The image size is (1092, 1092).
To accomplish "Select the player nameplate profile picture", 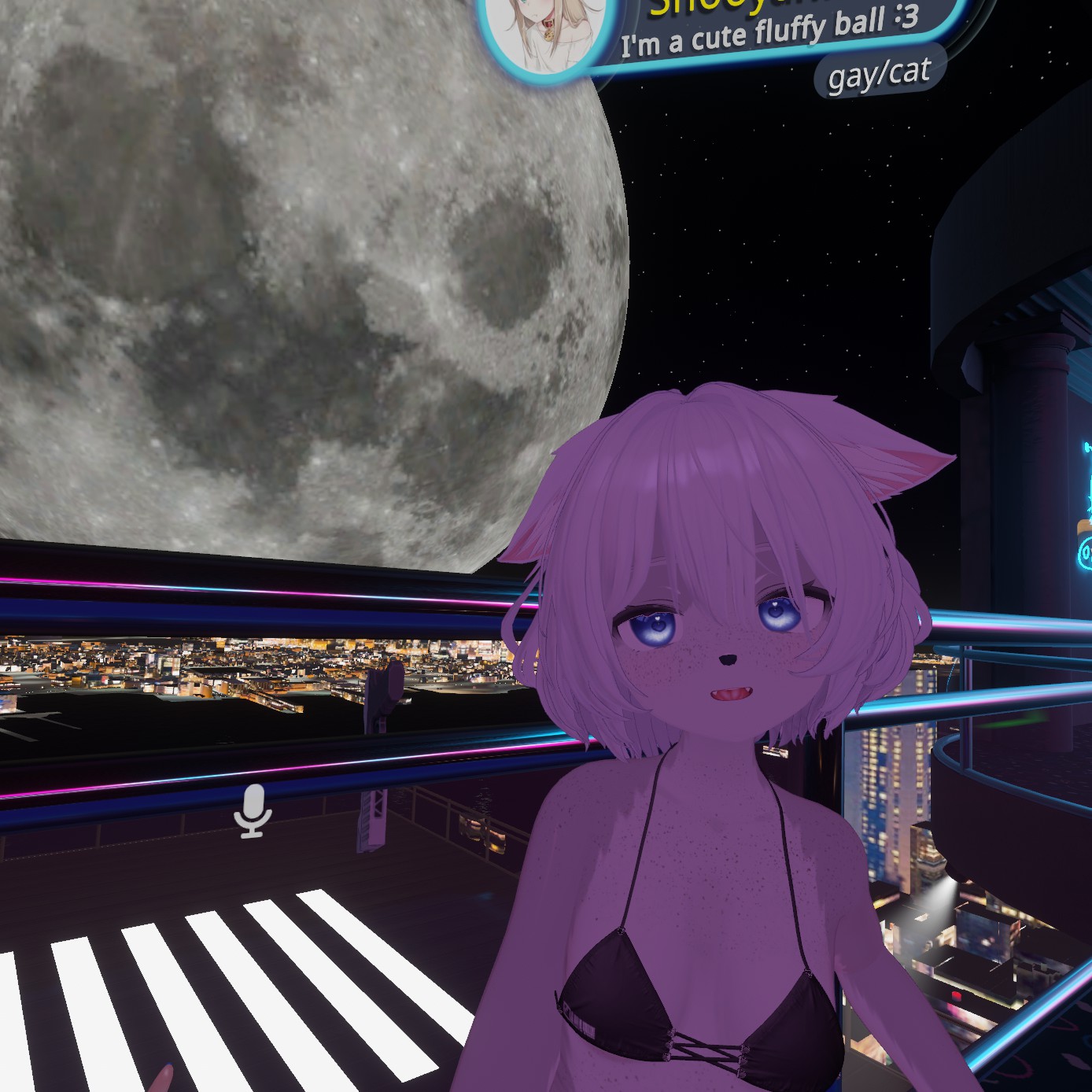I will click(547, 31).
